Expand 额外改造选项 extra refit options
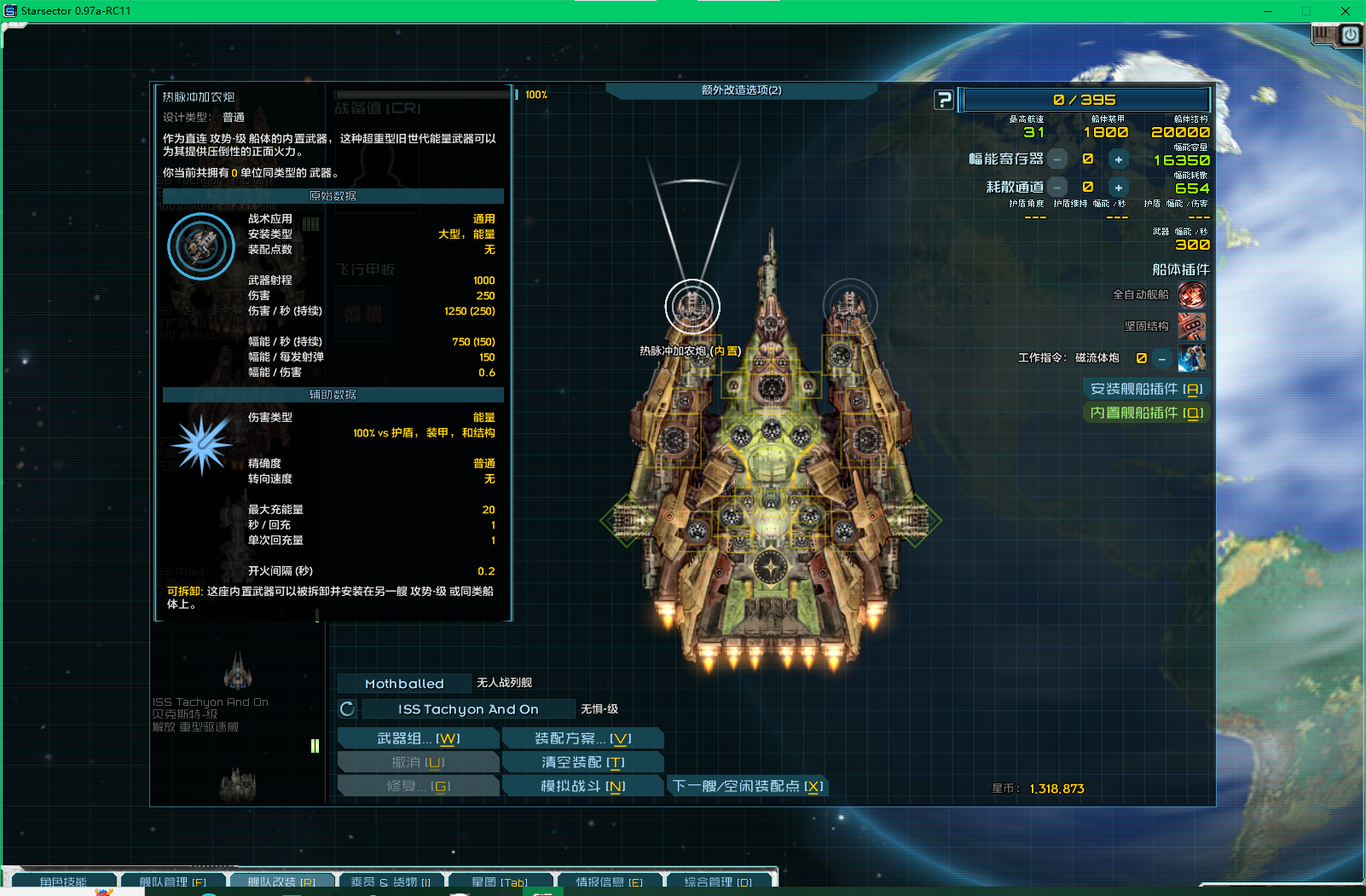This screenshot has height=896, width=1366. (x=741, y=90)
